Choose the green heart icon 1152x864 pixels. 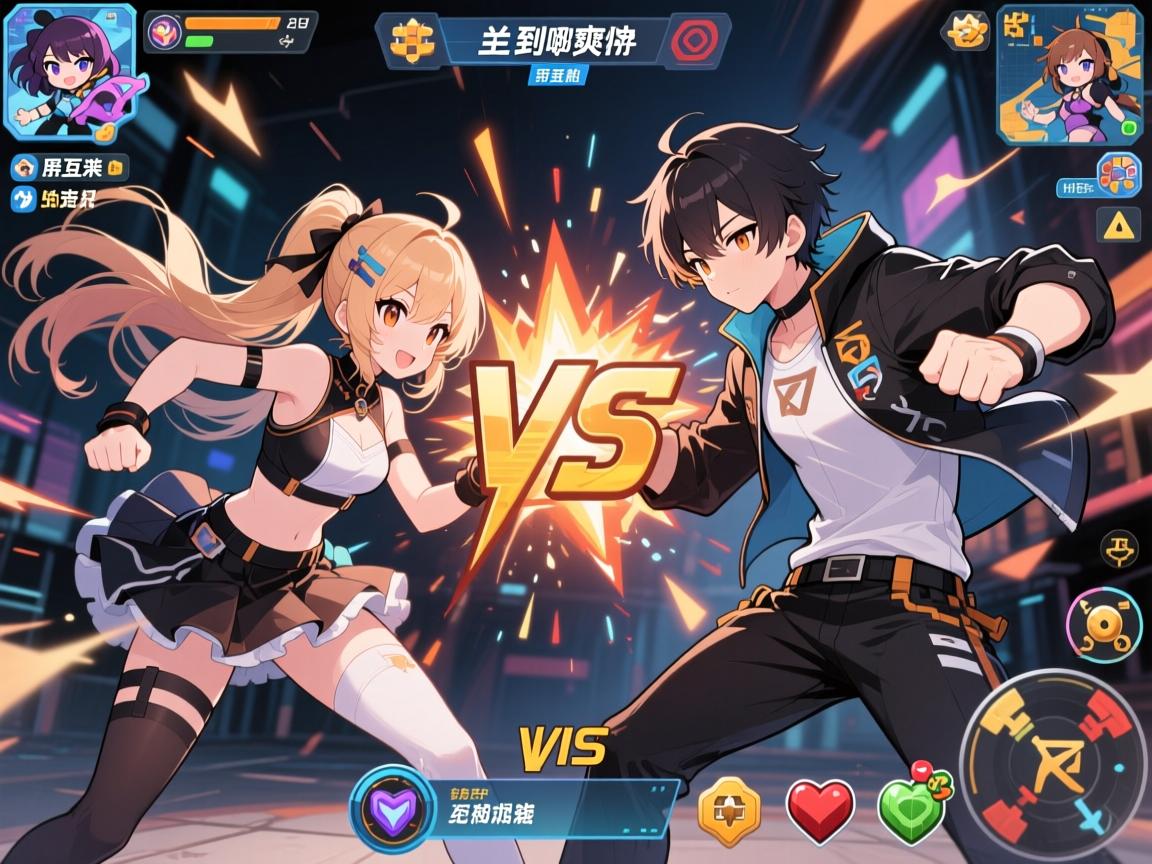(912, 808)
